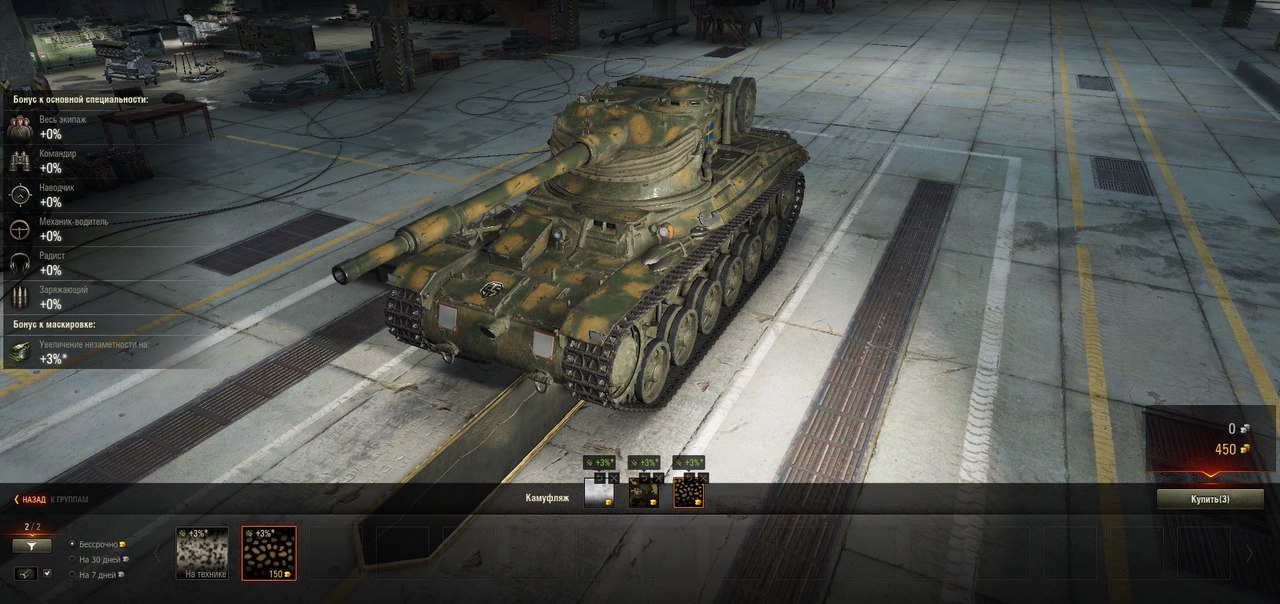This screenshot has width=1280, height=604.
Task: Choose the На 30 дней duration
Action: click(72, 559)
